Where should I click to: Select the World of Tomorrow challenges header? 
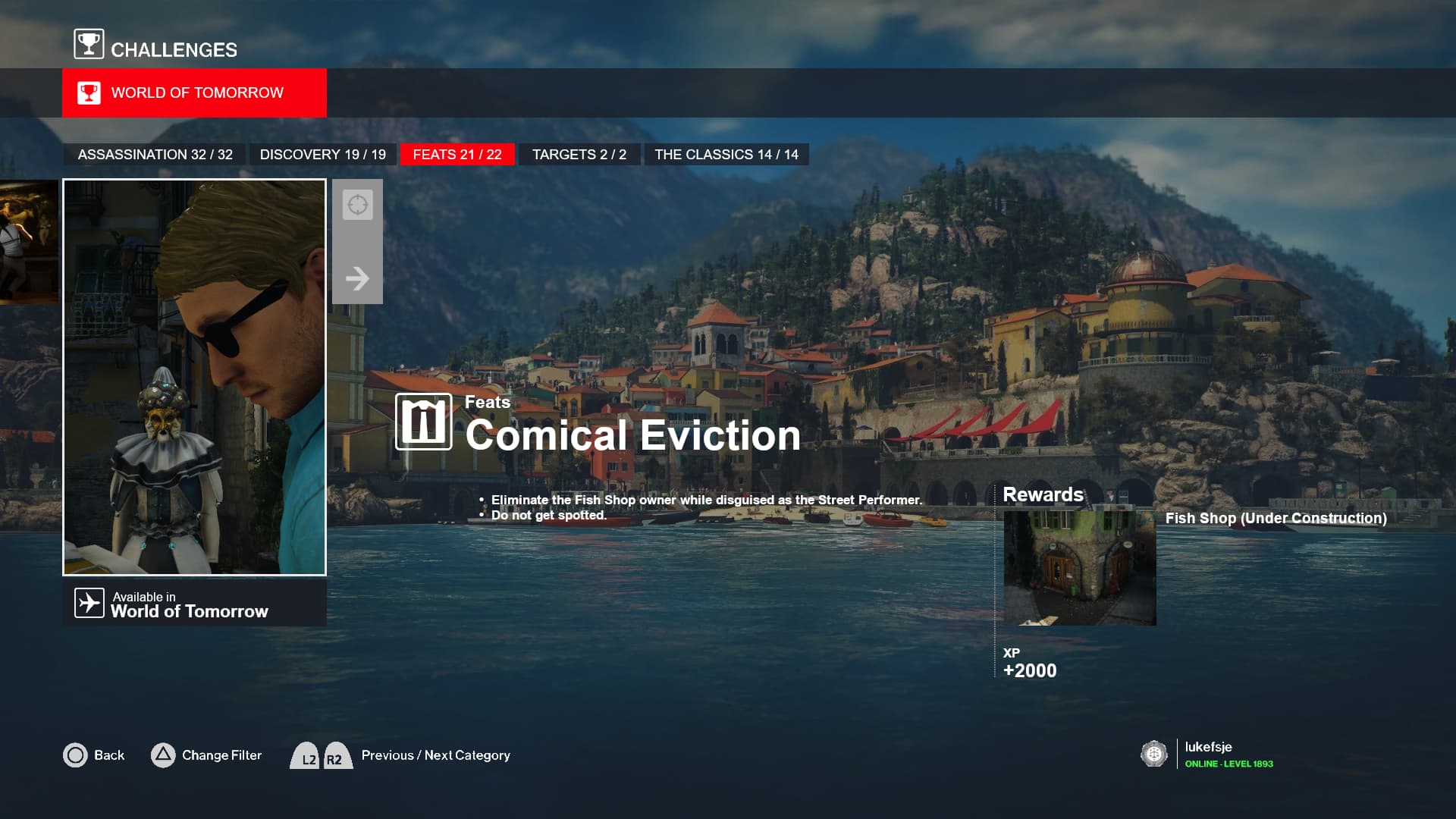pyautogui.click(x=194, y=93)
